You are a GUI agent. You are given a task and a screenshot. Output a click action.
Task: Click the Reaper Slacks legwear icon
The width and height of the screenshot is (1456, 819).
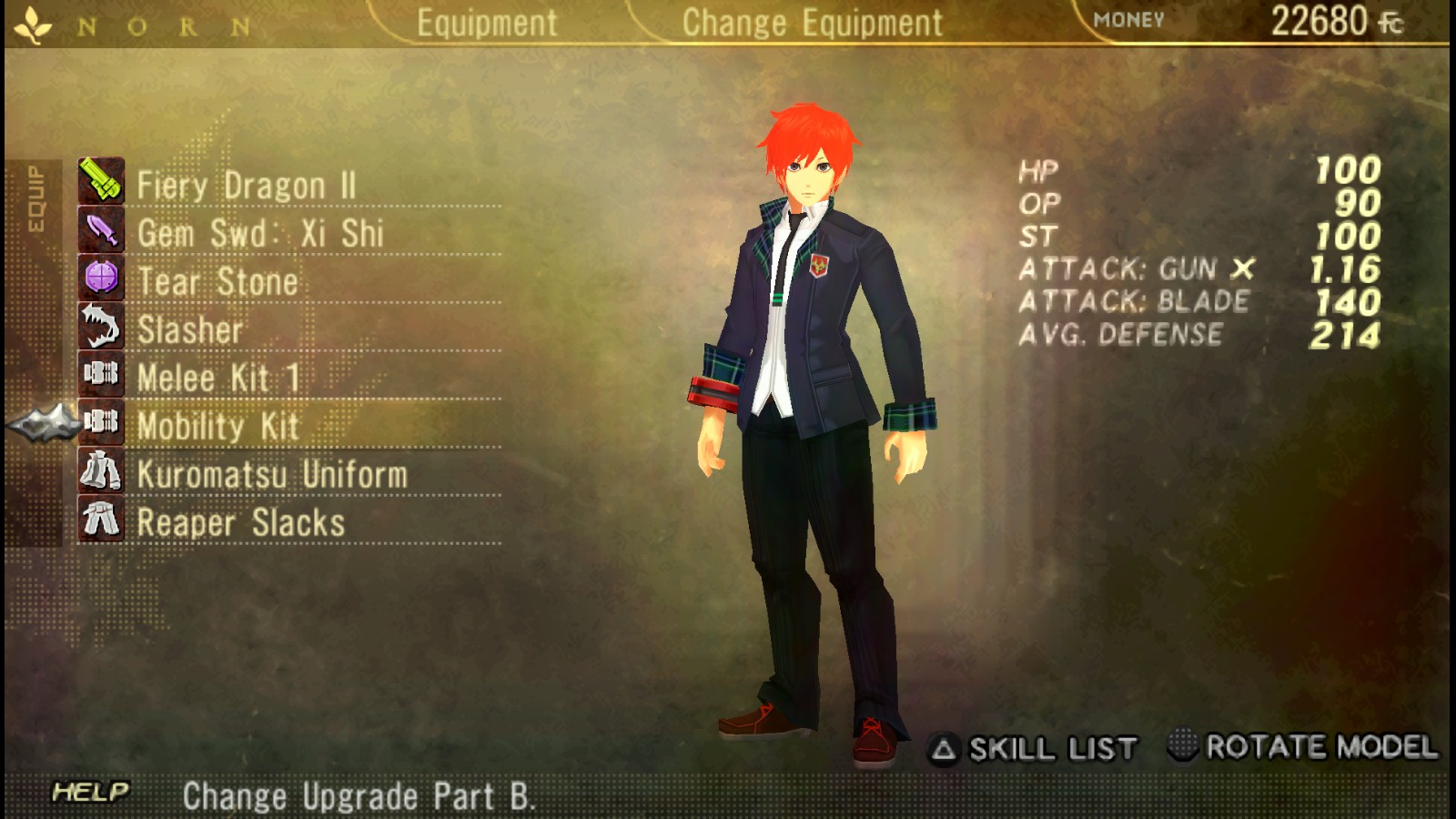pyautogui.click(x=102, y=521)
